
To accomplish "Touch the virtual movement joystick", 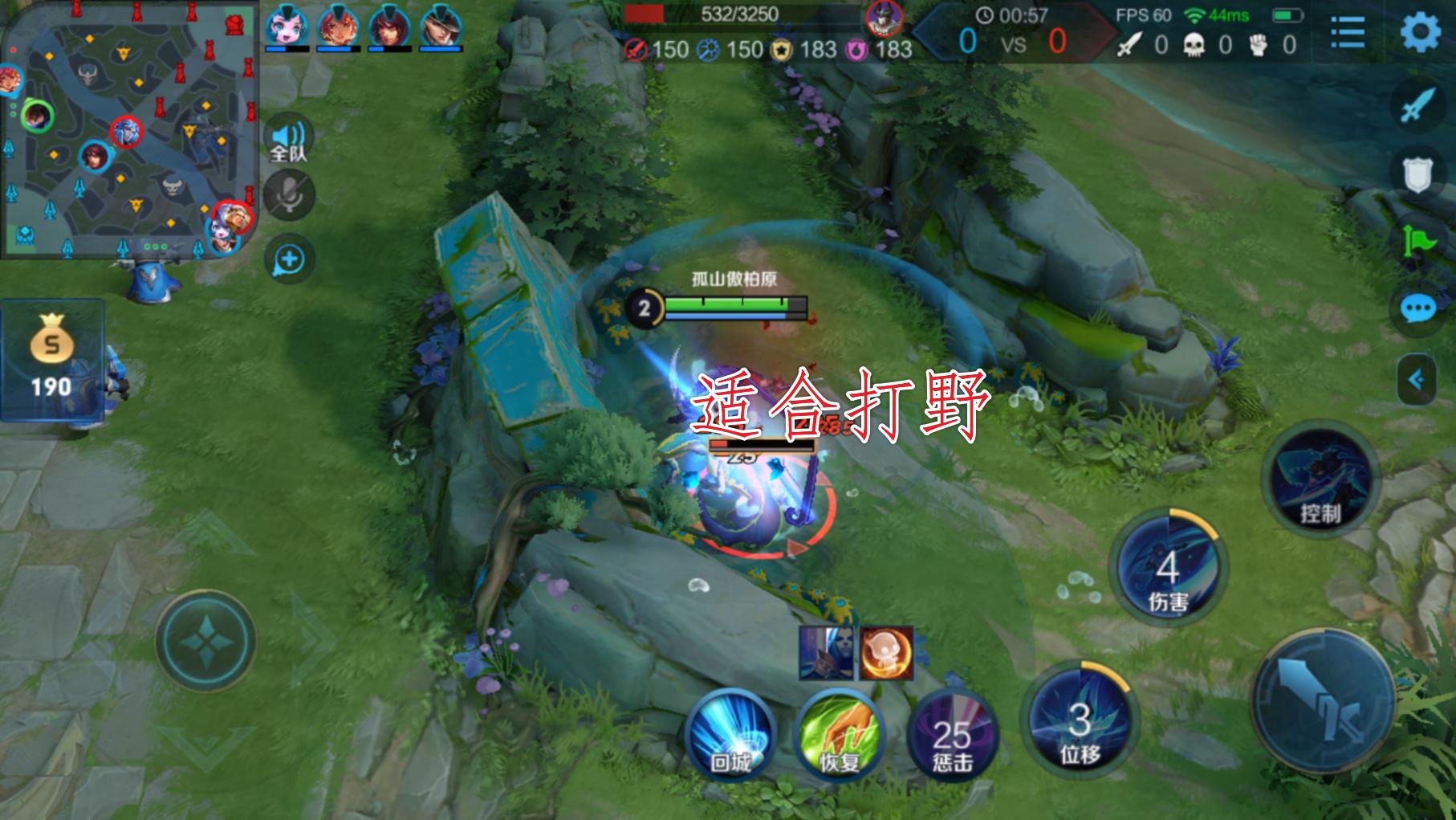I will (x=206, y=641).
